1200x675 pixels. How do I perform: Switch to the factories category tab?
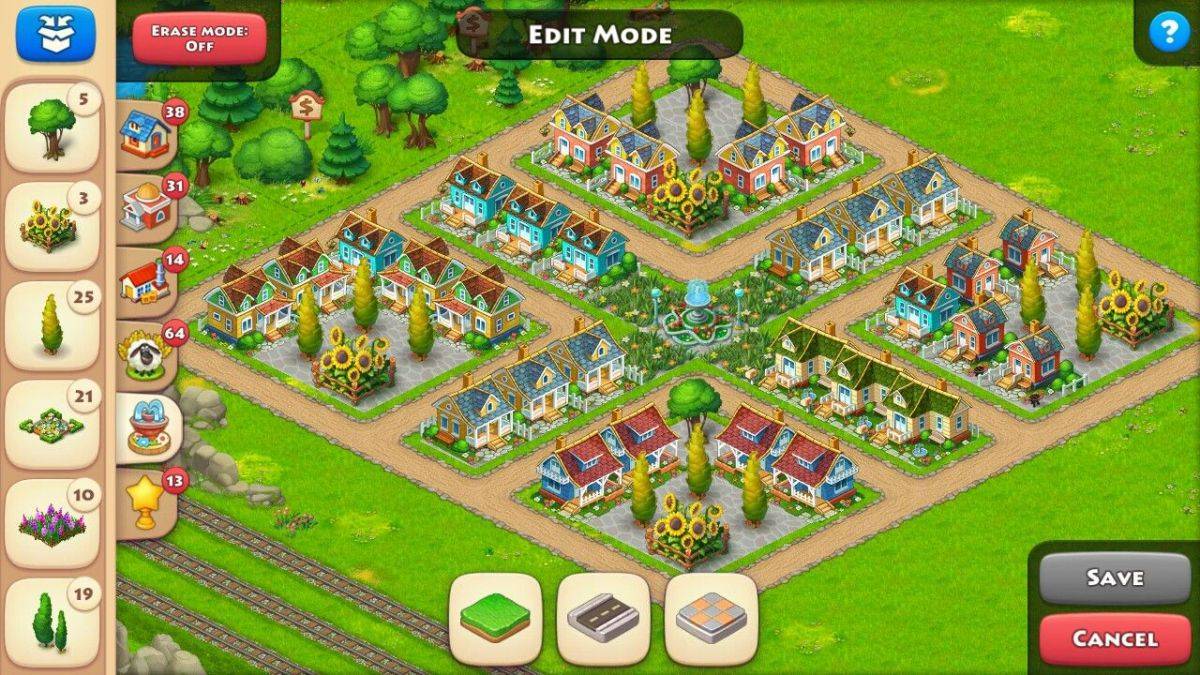tap(147, 283)
